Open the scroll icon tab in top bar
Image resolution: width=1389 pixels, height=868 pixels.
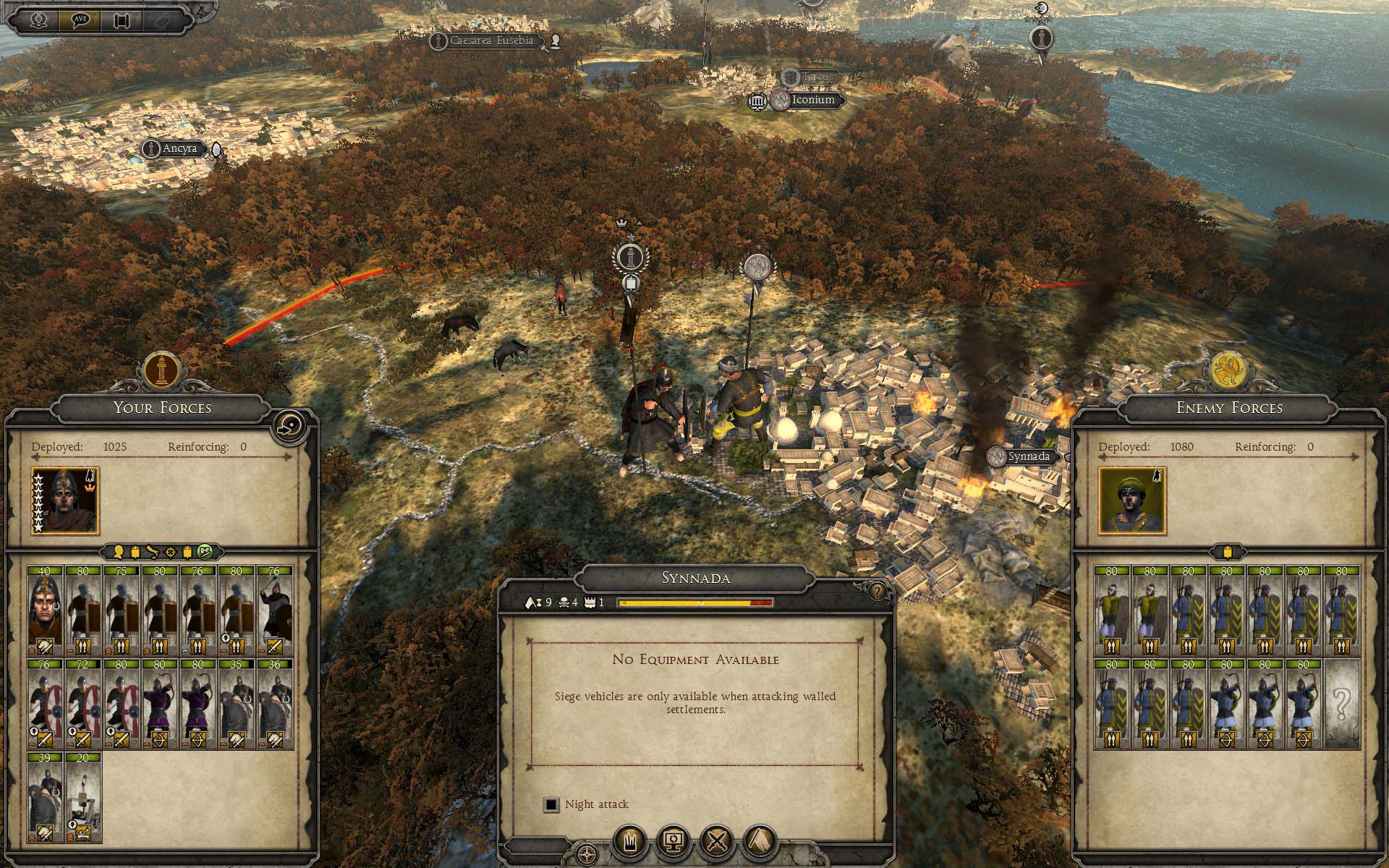(x=121, y=20)
